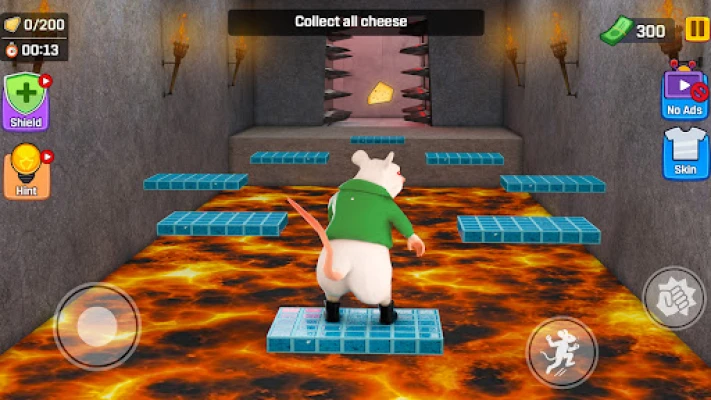Open the Skin selection menu

686,155
